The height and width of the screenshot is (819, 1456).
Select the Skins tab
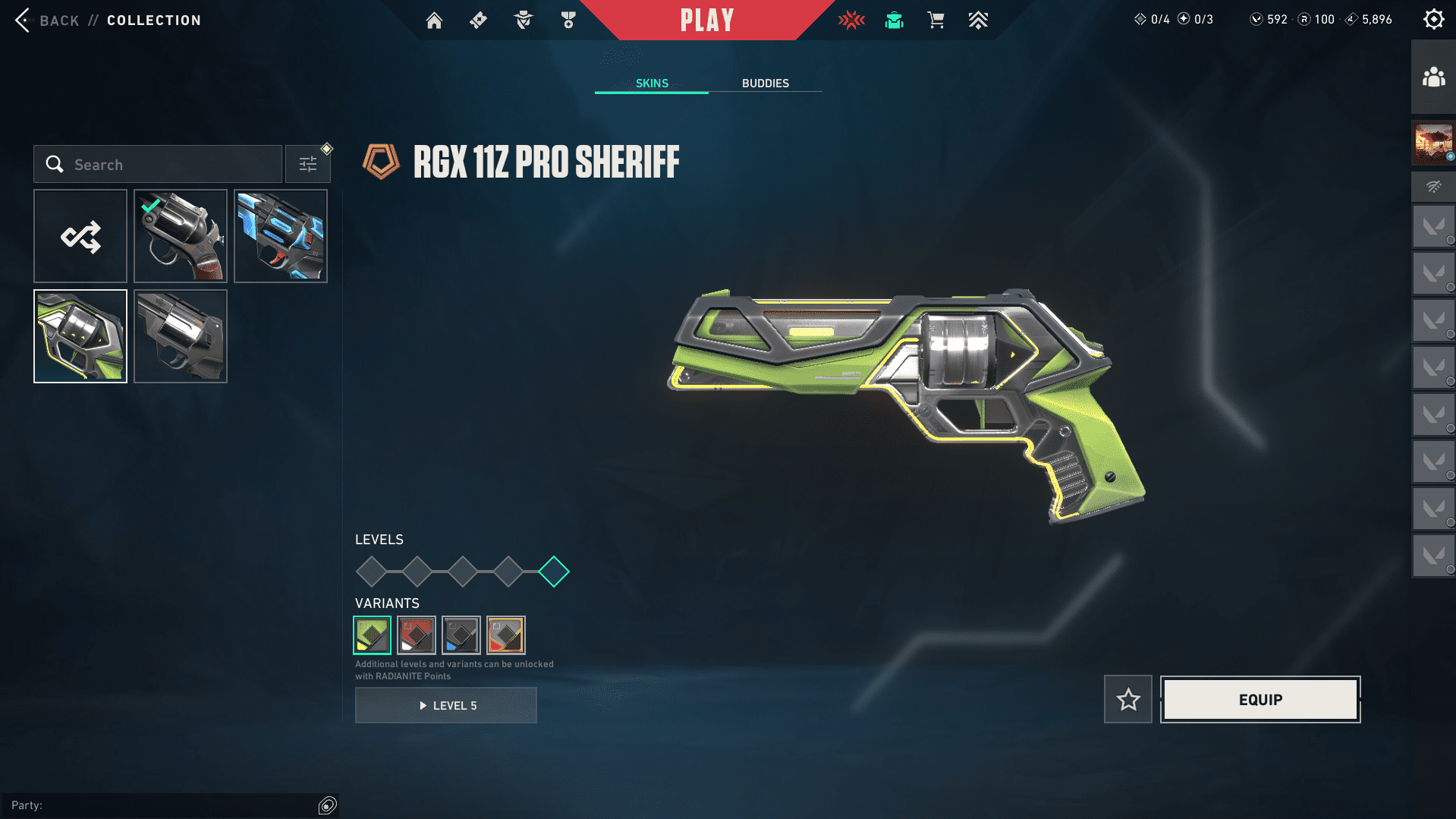coord(652,83)
